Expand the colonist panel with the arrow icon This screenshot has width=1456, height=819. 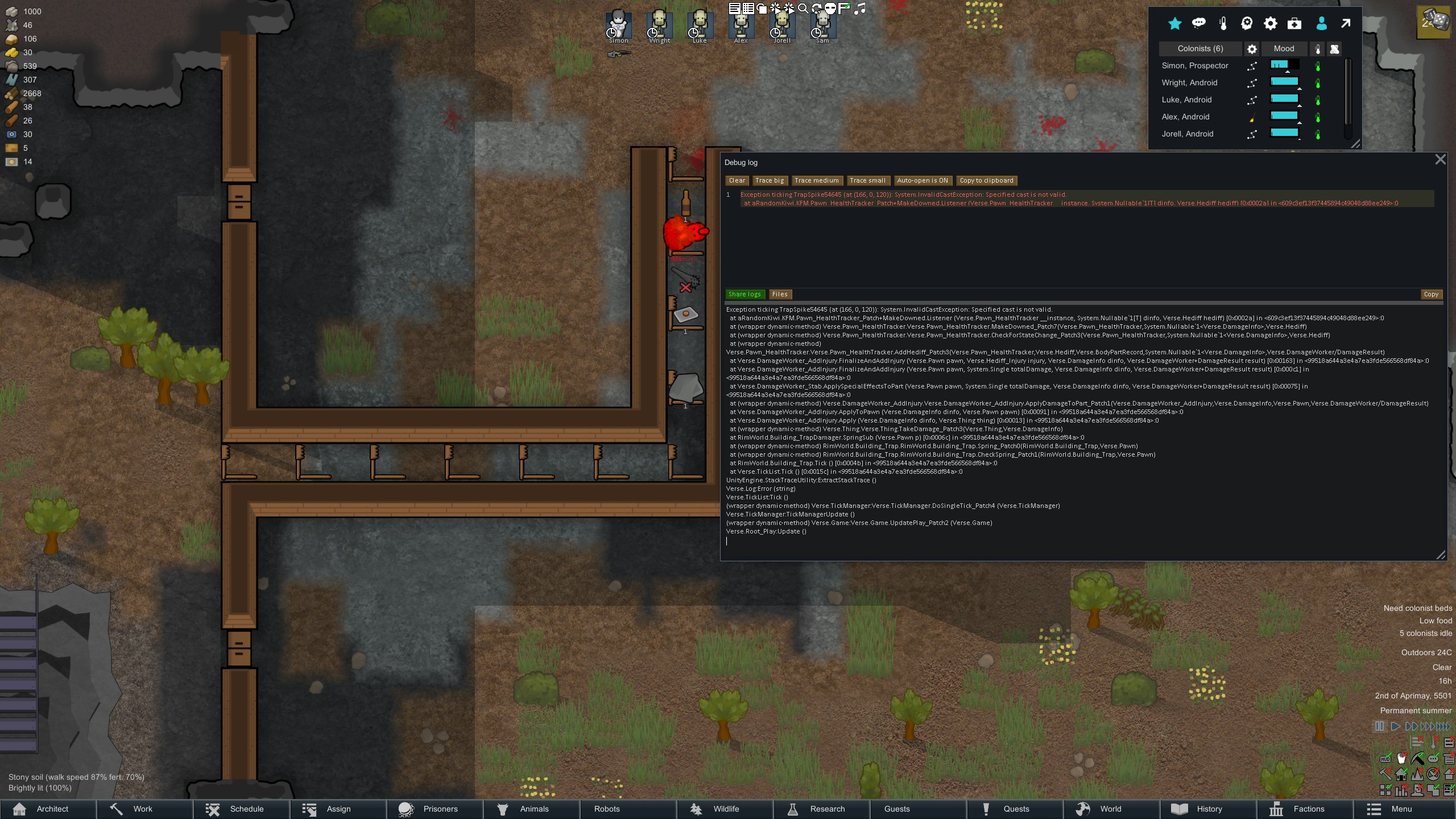pos(1345,23)
